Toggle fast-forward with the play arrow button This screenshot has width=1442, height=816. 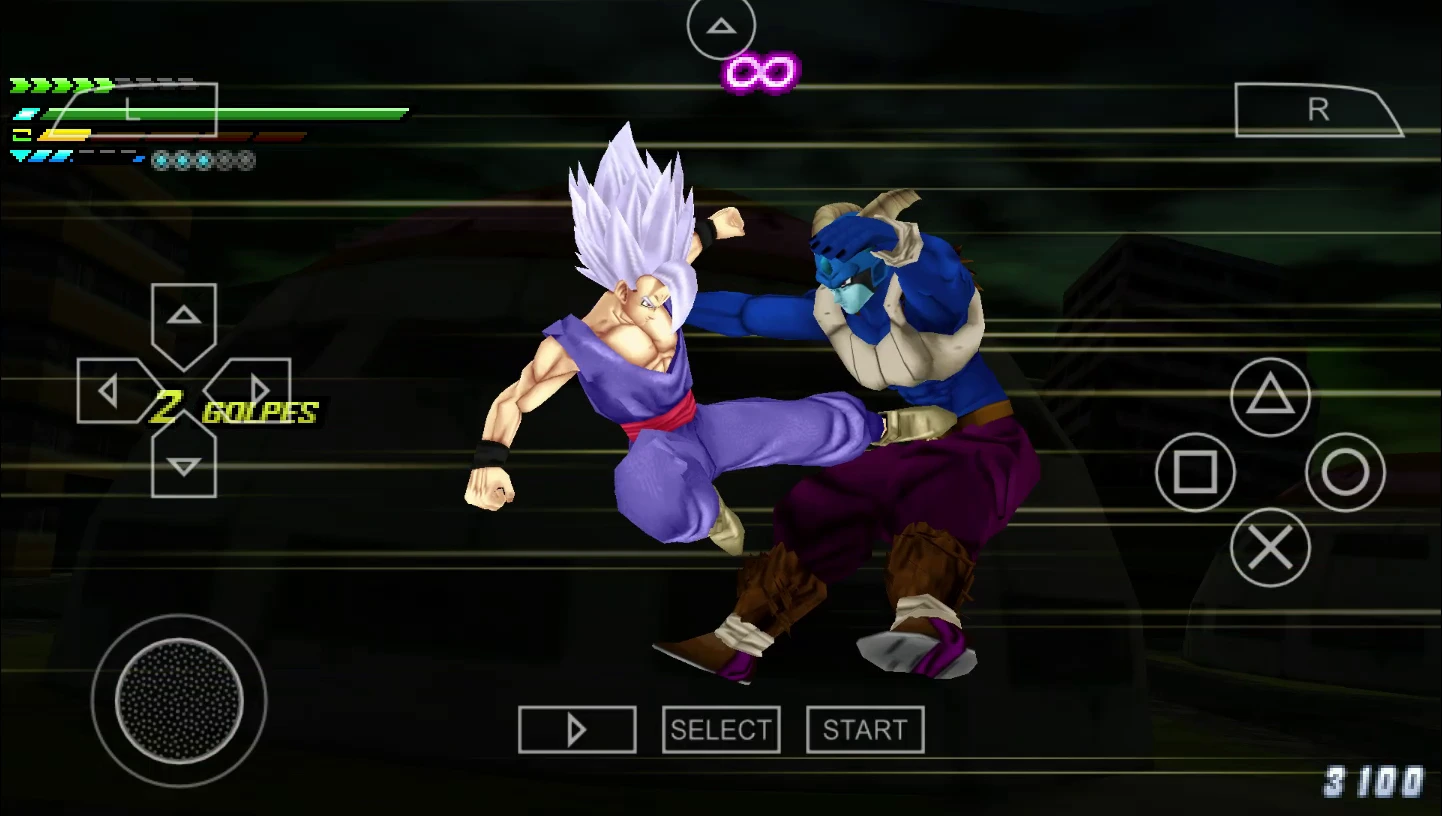tap(578, 729)
